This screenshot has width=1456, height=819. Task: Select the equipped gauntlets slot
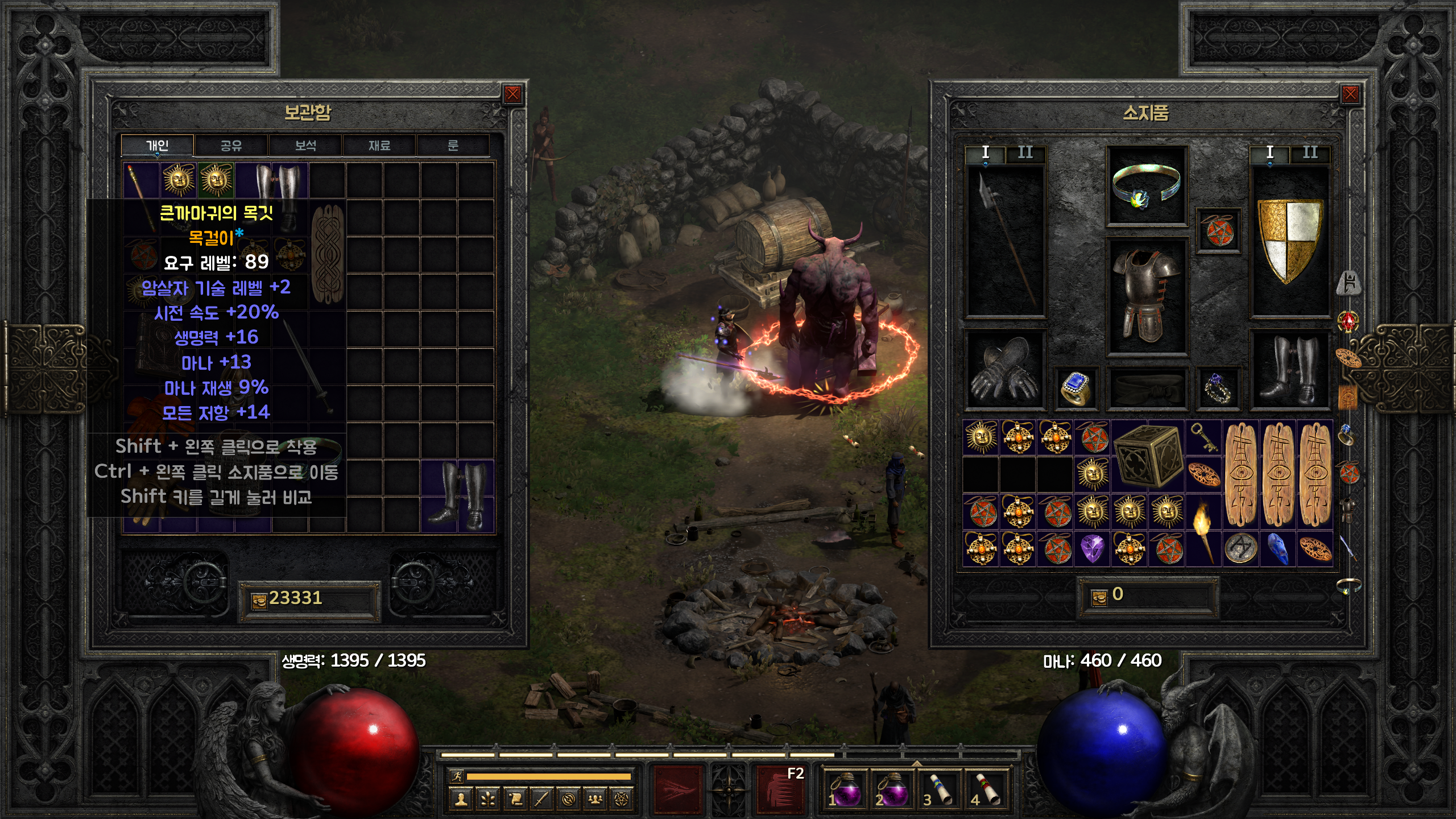[x=1004, y=370]
